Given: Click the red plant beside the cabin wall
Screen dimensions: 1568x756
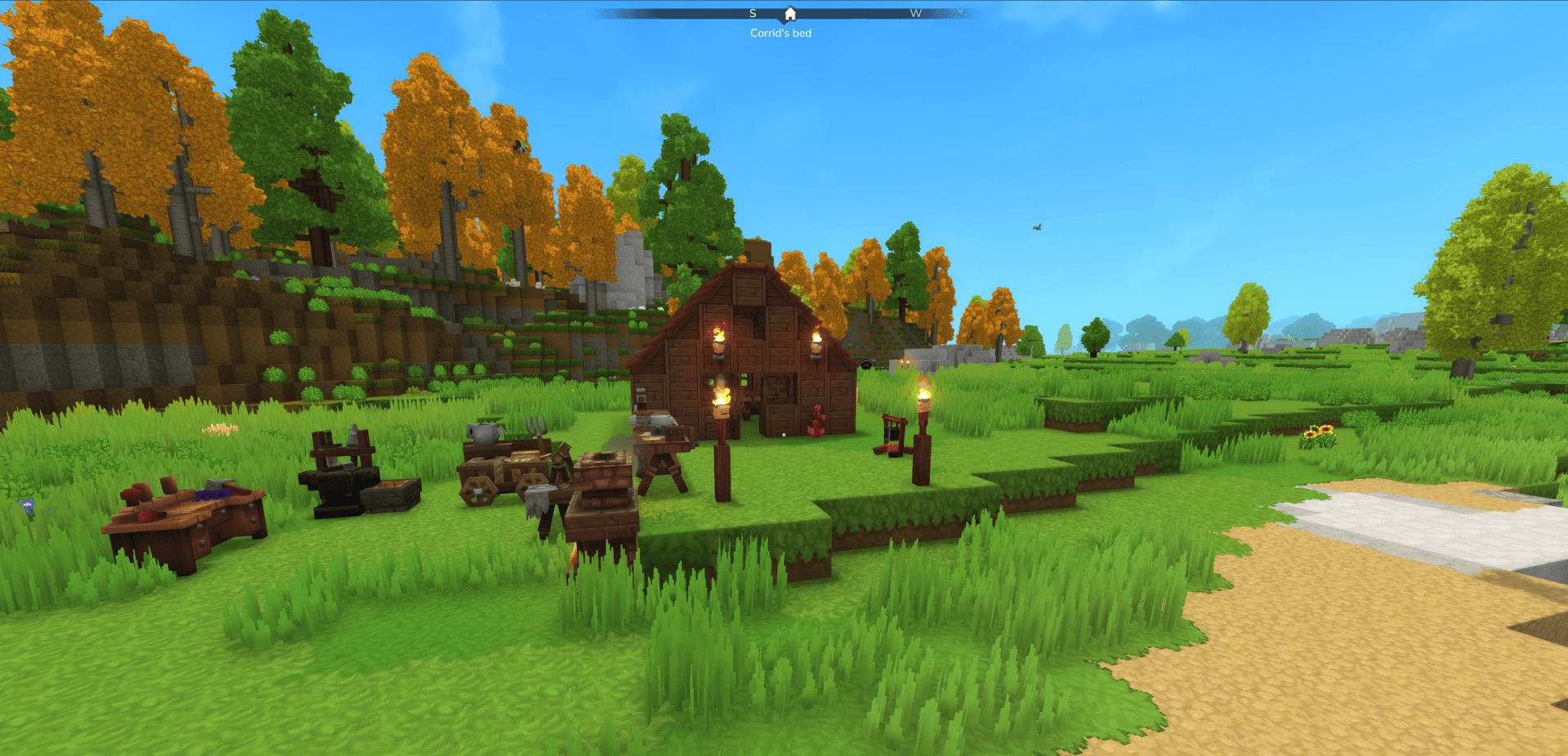Looking at the screenshot, I should point(817,422).
